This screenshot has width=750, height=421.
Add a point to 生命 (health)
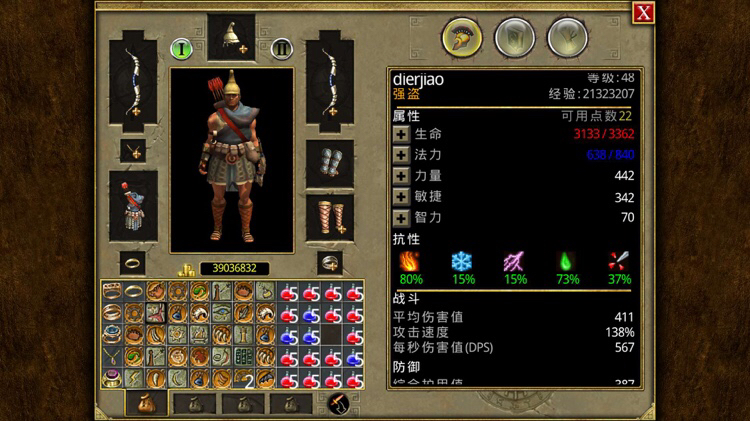click(401, 134)
